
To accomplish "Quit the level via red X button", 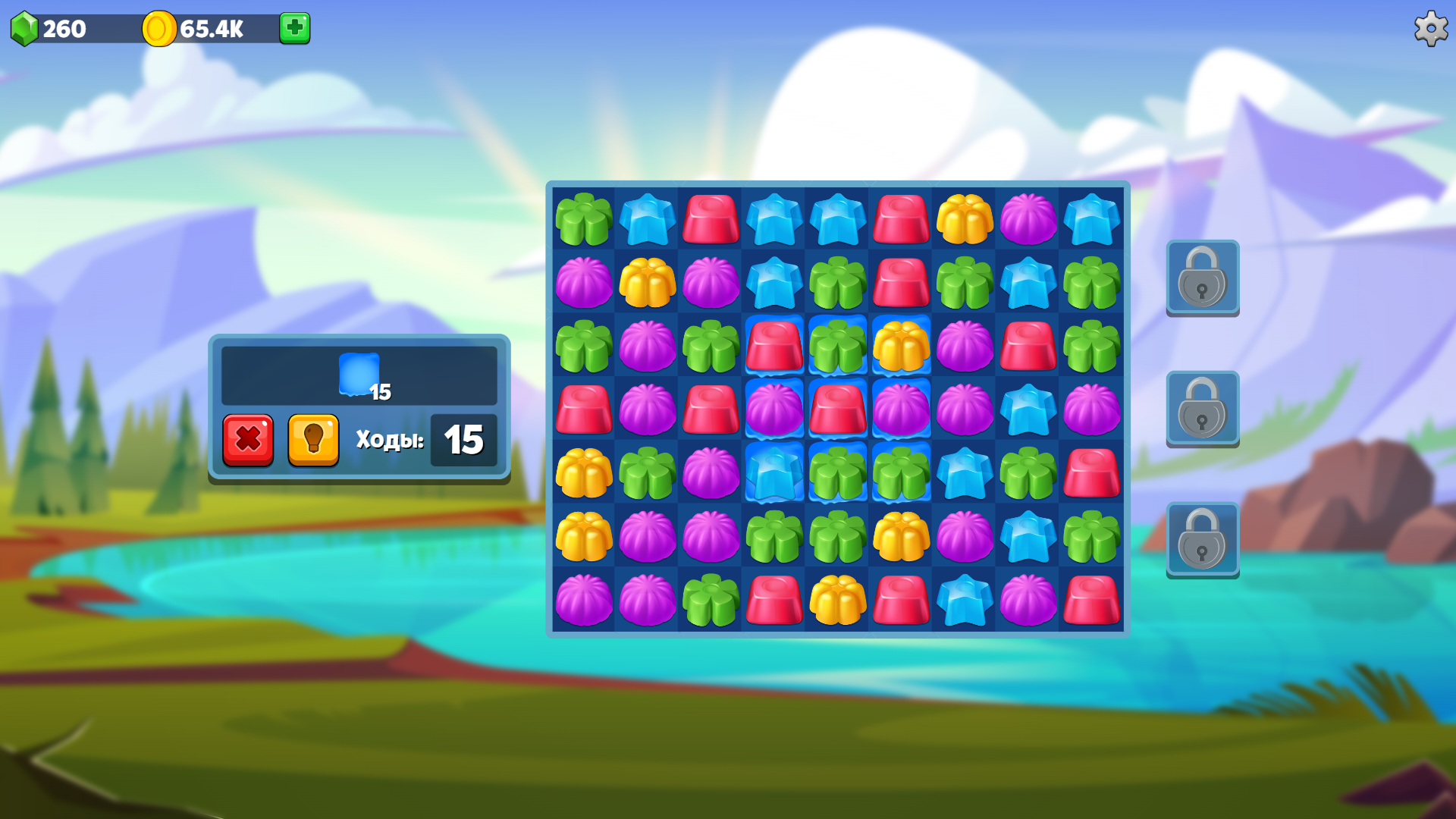I will click(x=248, y=440).
